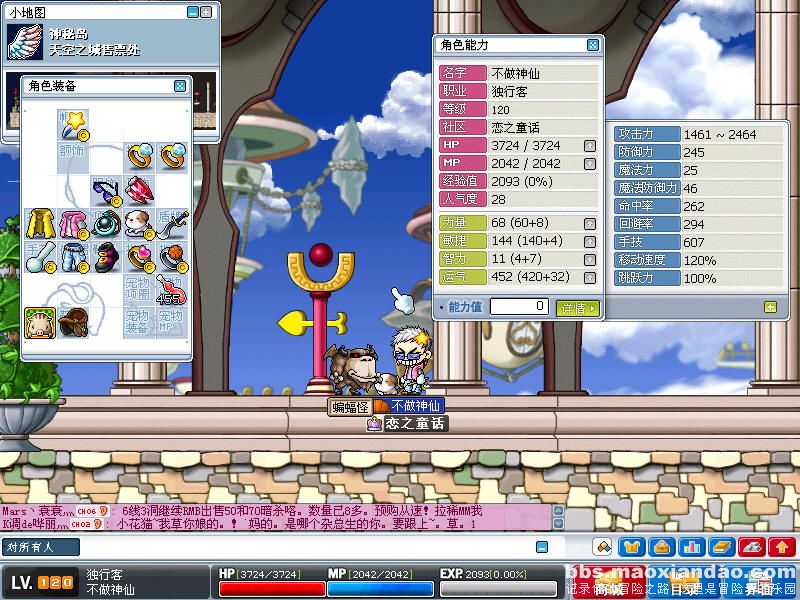Select the pink top equipment slot
The width and height of the screenshot is (800, 600).
pyautogui.click(x=73, y=224)
